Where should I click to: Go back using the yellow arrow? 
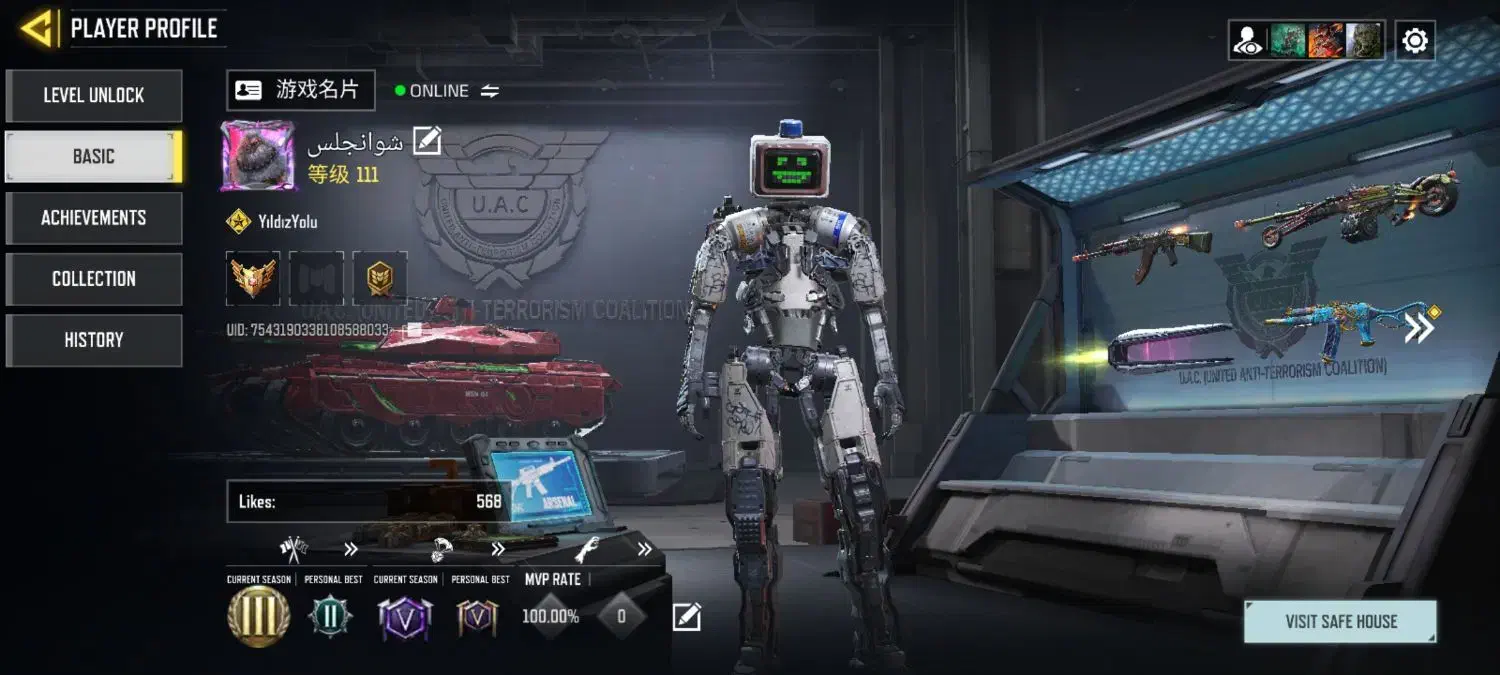point(36,28)
